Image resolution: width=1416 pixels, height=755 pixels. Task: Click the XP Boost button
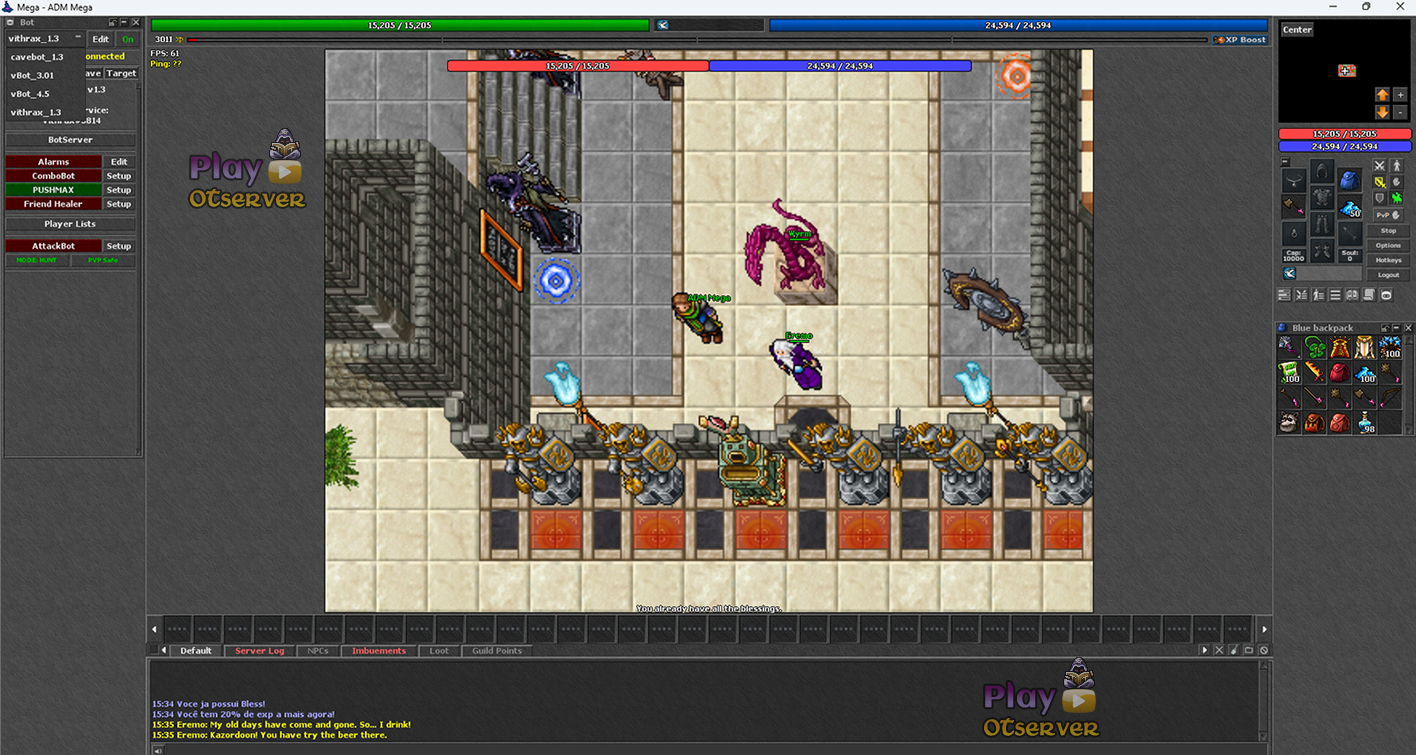click(x=1240, y=40)
